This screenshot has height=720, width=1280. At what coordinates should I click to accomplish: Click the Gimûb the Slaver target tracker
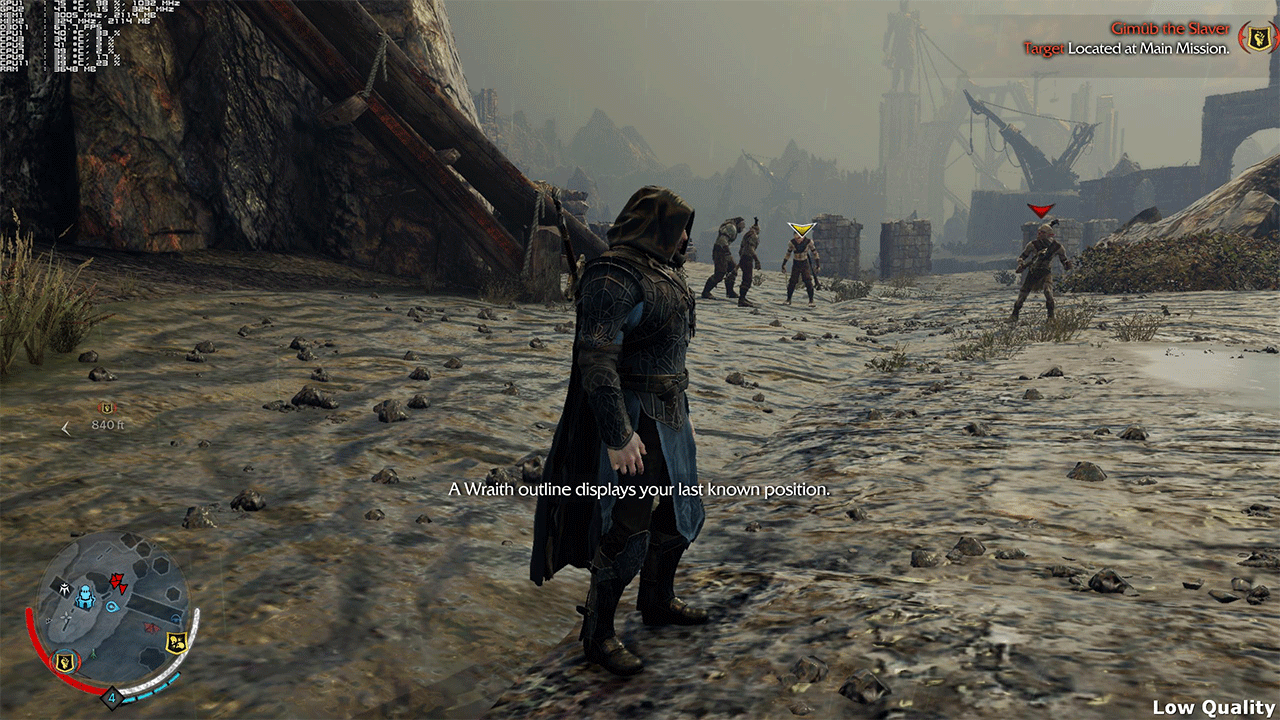click(x=1168, y=38)
